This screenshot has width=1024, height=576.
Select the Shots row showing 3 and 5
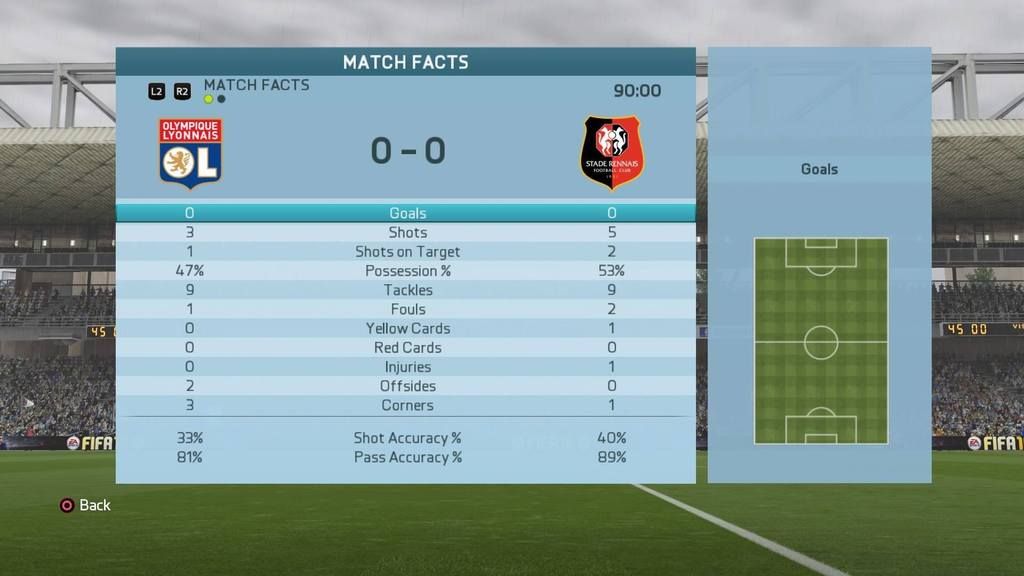click(x=407, y=232)
